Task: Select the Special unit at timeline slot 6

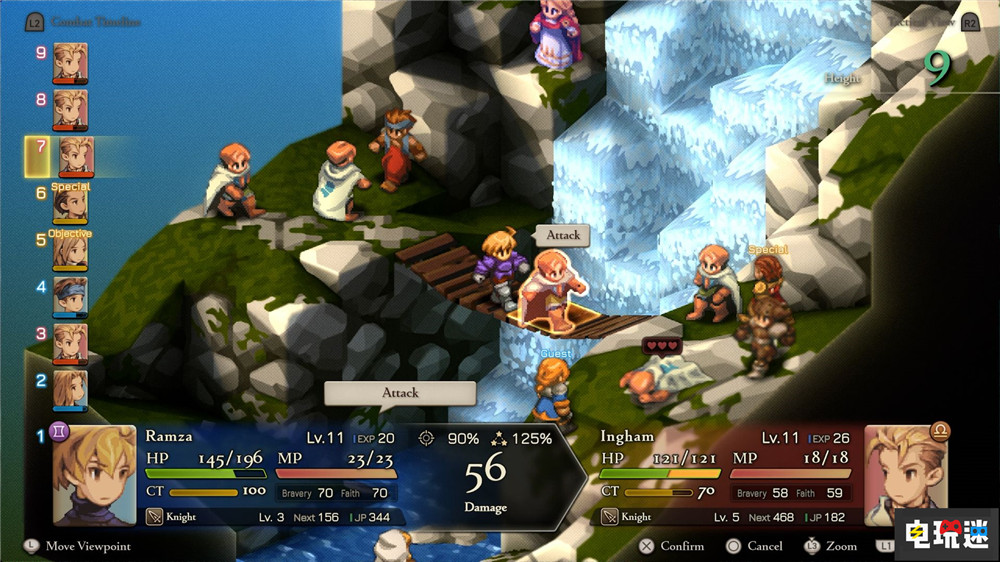Action: click(70, 203)
